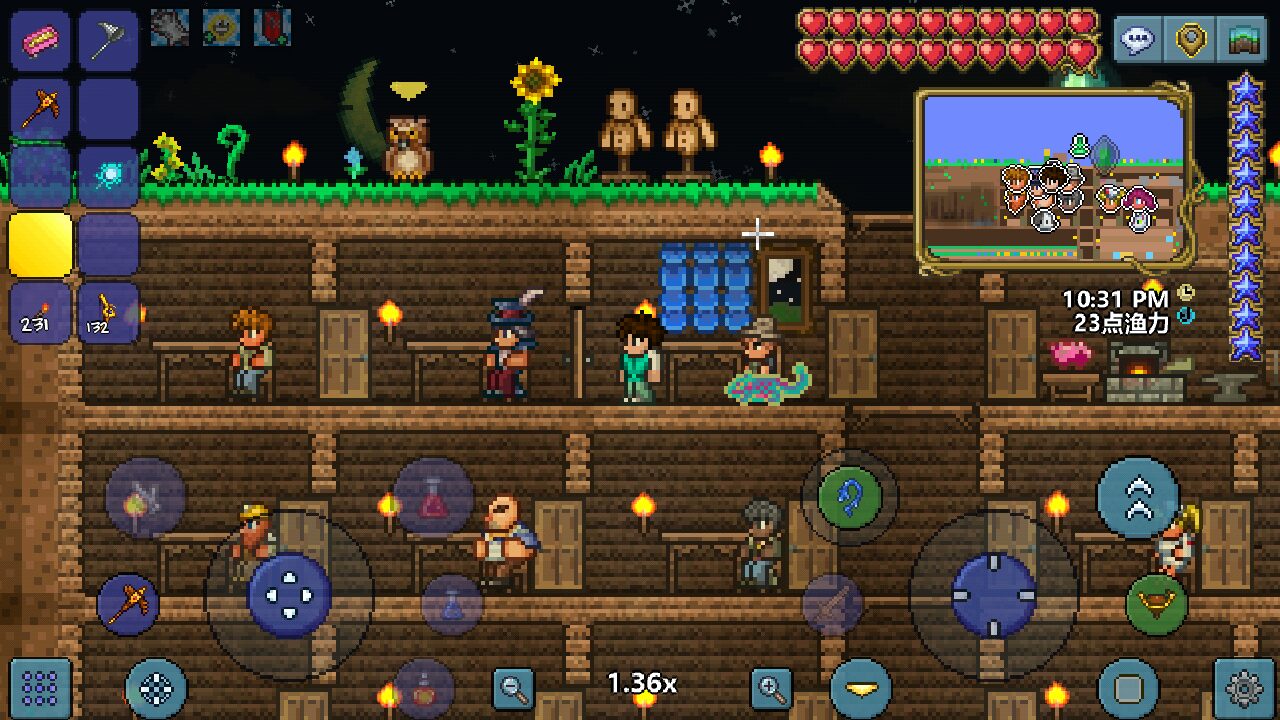Open the housing menu button
Viewport: 1280px width, 720px height.
(1242, 40)
